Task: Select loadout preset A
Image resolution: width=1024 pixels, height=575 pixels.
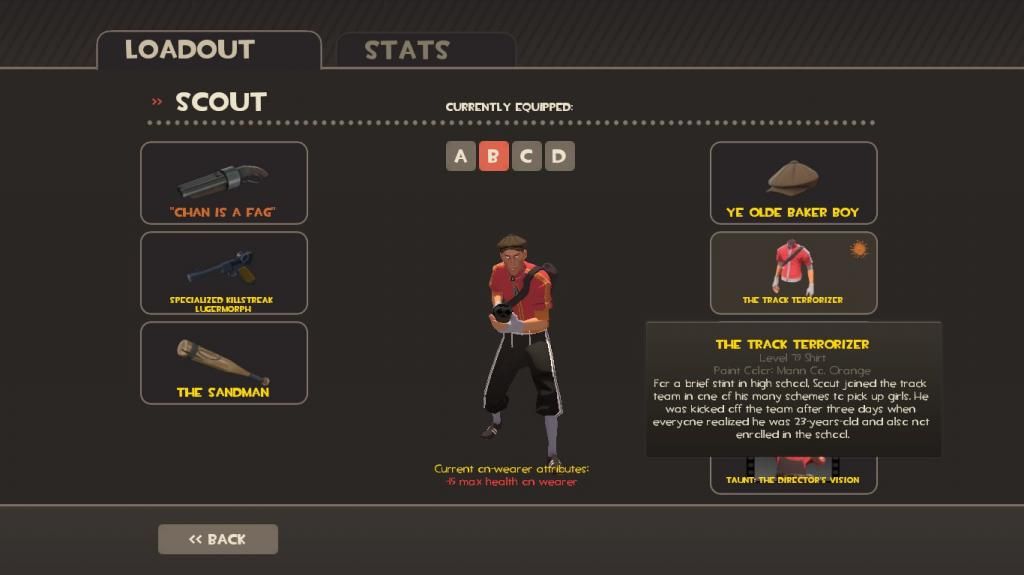Action: pyautogui.click(x=460, y=156)
